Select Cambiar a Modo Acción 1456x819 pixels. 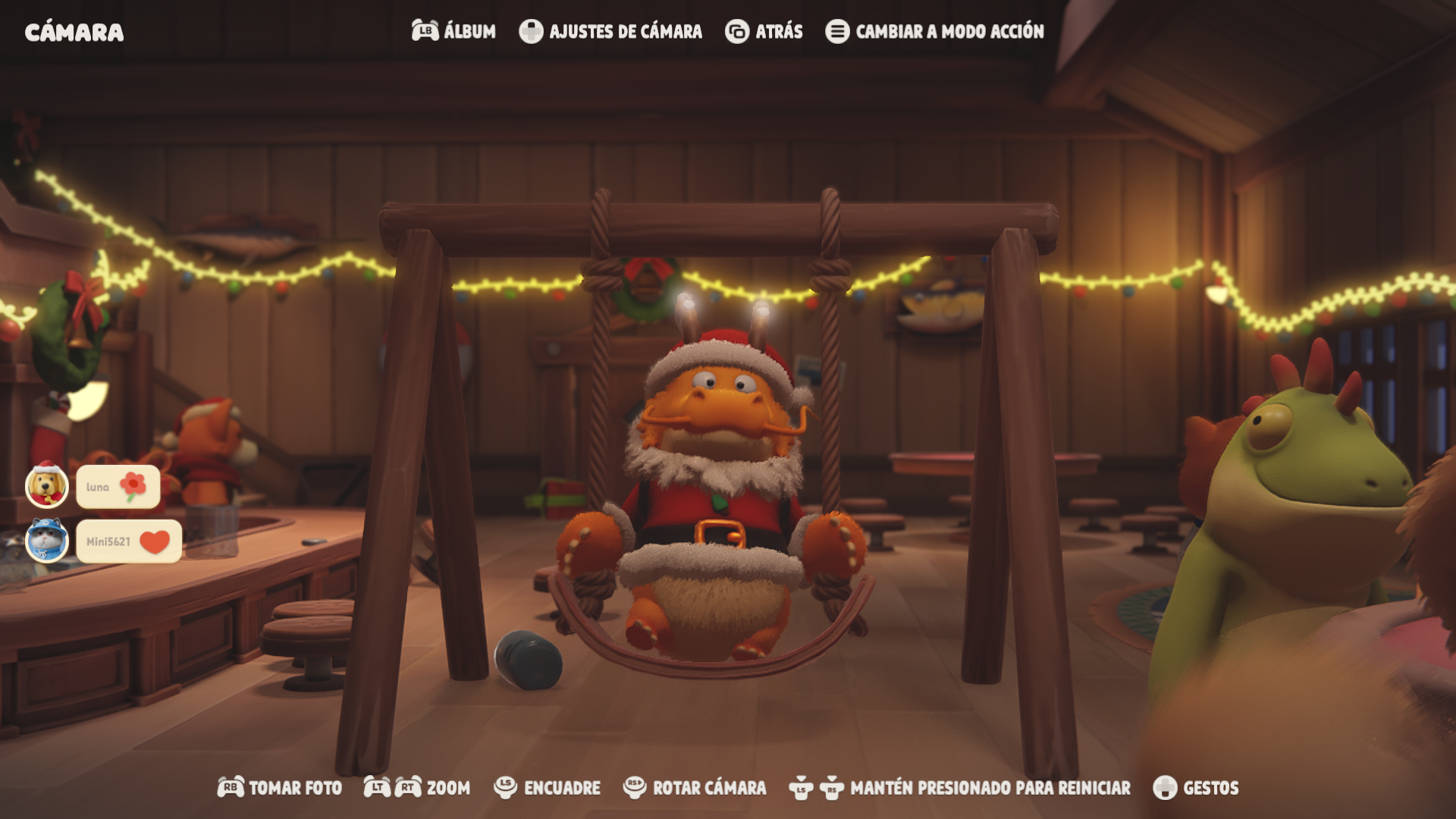(x=935, y=31)
